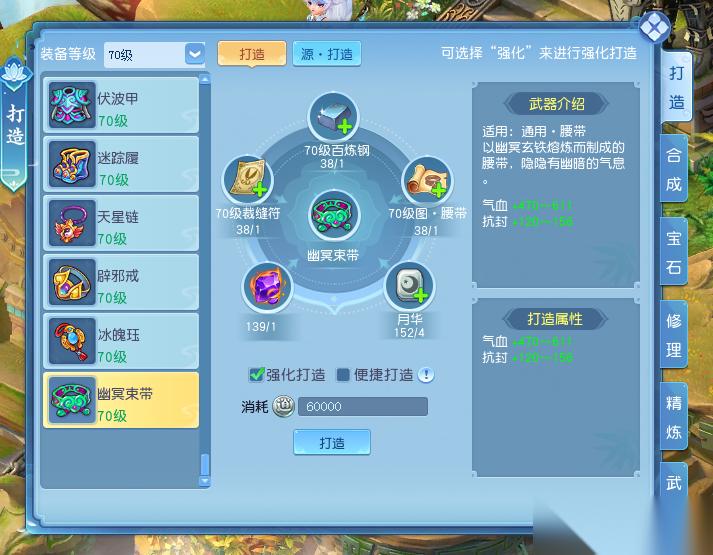Enable the 便捷打造 checkbox
This screenshot has width=713, height=555.
pyautogui.click(x=344, y=375)
